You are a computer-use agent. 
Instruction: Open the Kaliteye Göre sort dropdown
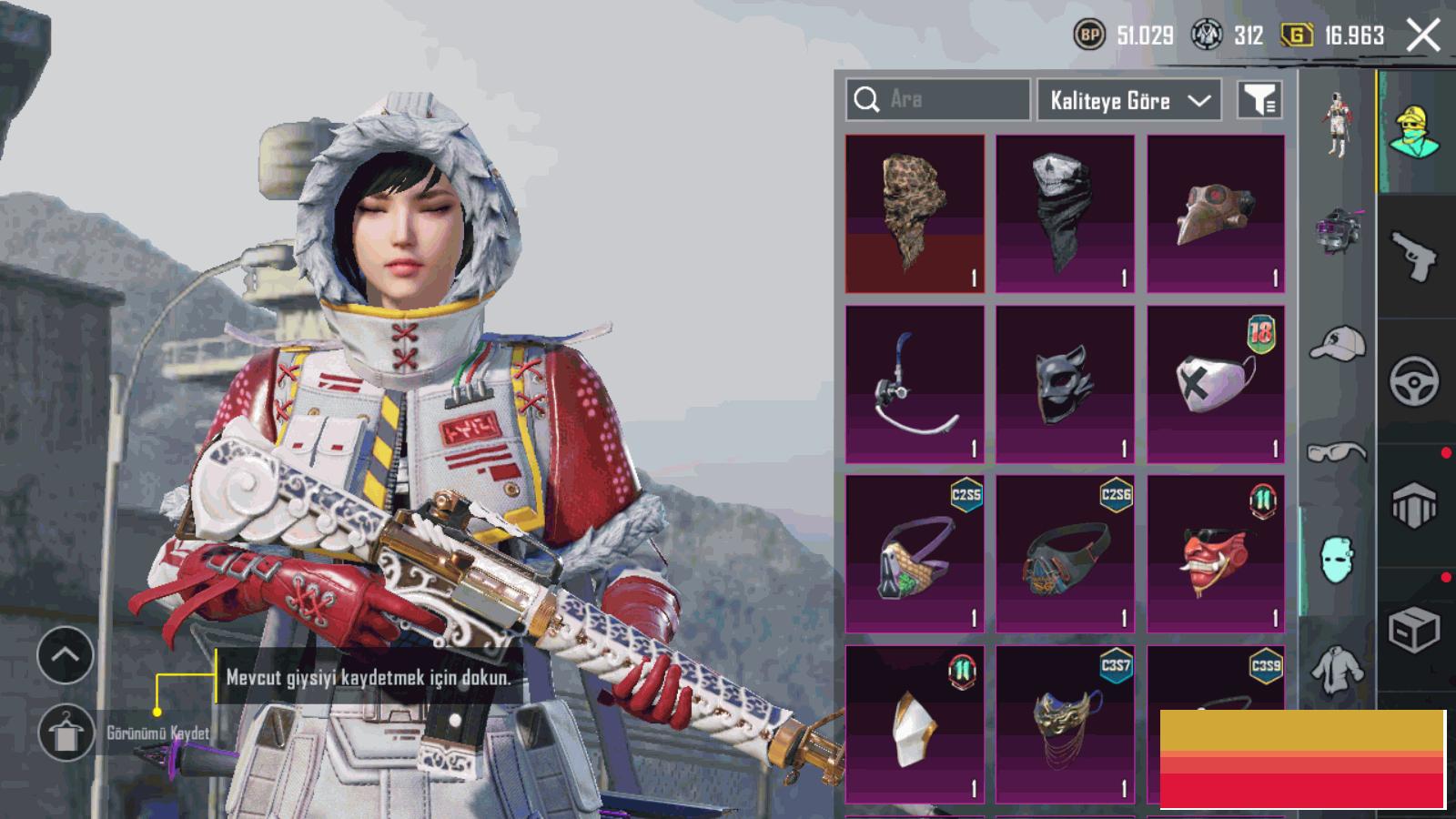point(1129,100)
